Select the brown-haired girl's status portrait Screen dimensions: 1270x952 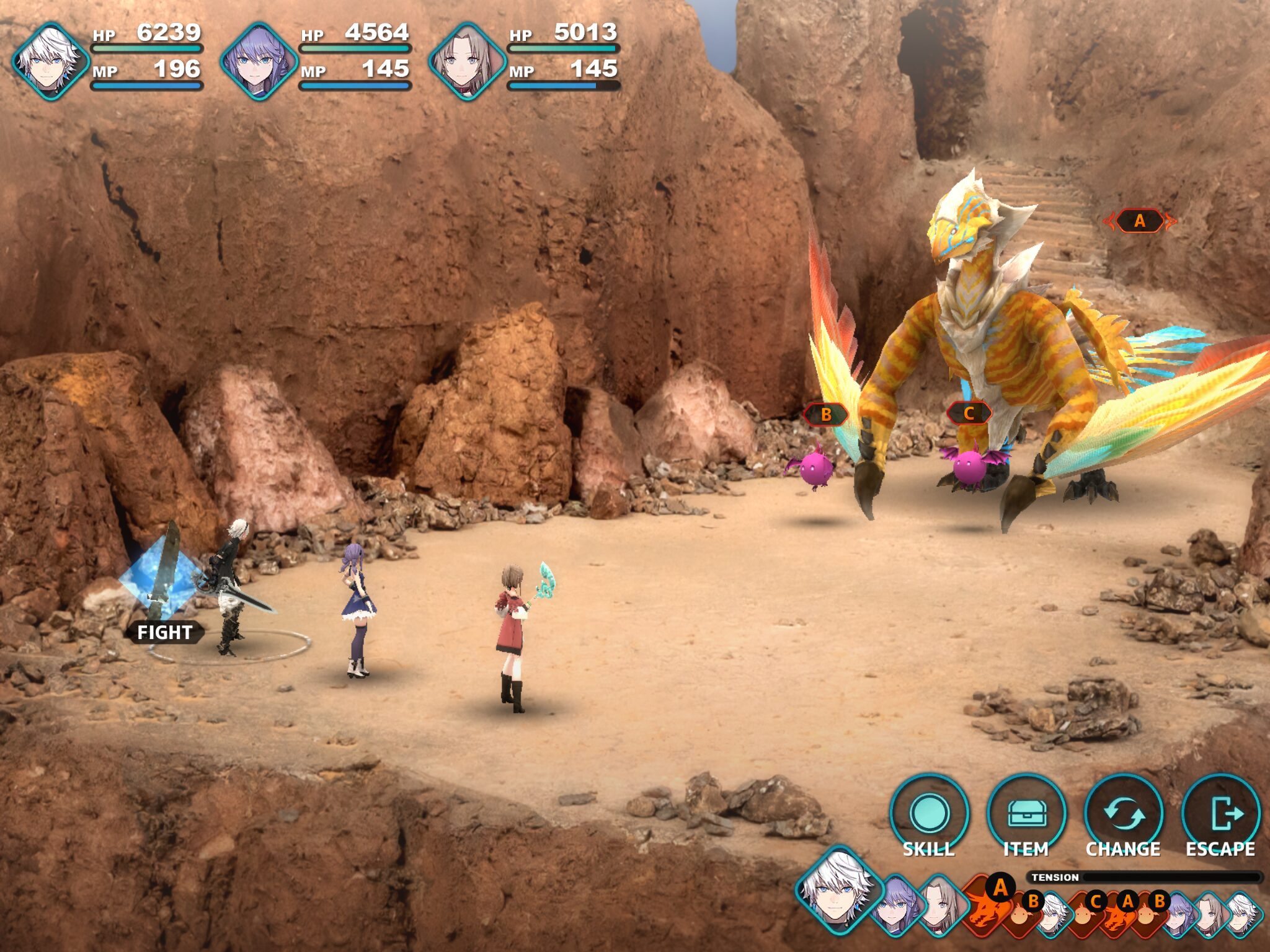[466, 61]
